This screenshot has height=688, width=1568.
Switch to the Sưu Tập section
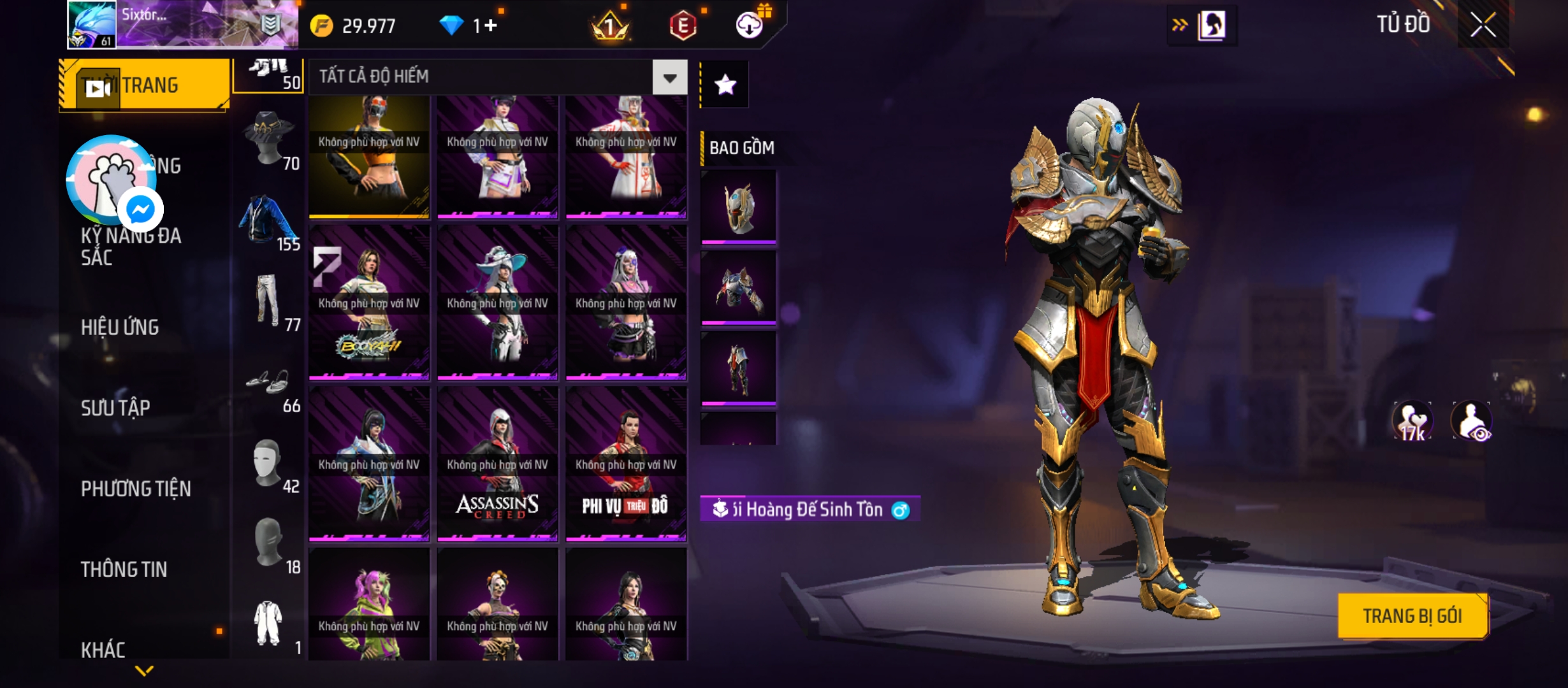point(115,408)
